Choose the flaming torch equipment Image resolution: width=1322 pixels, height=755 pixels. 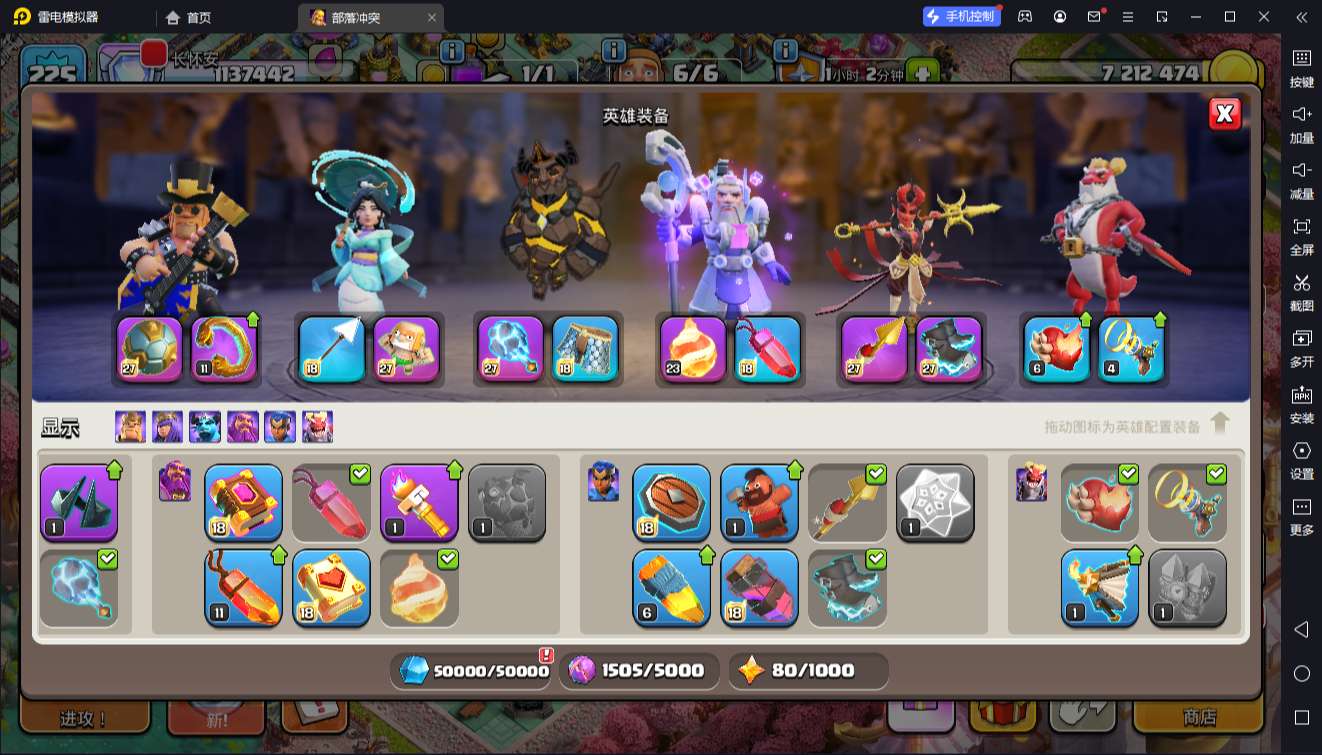(419, 502)
